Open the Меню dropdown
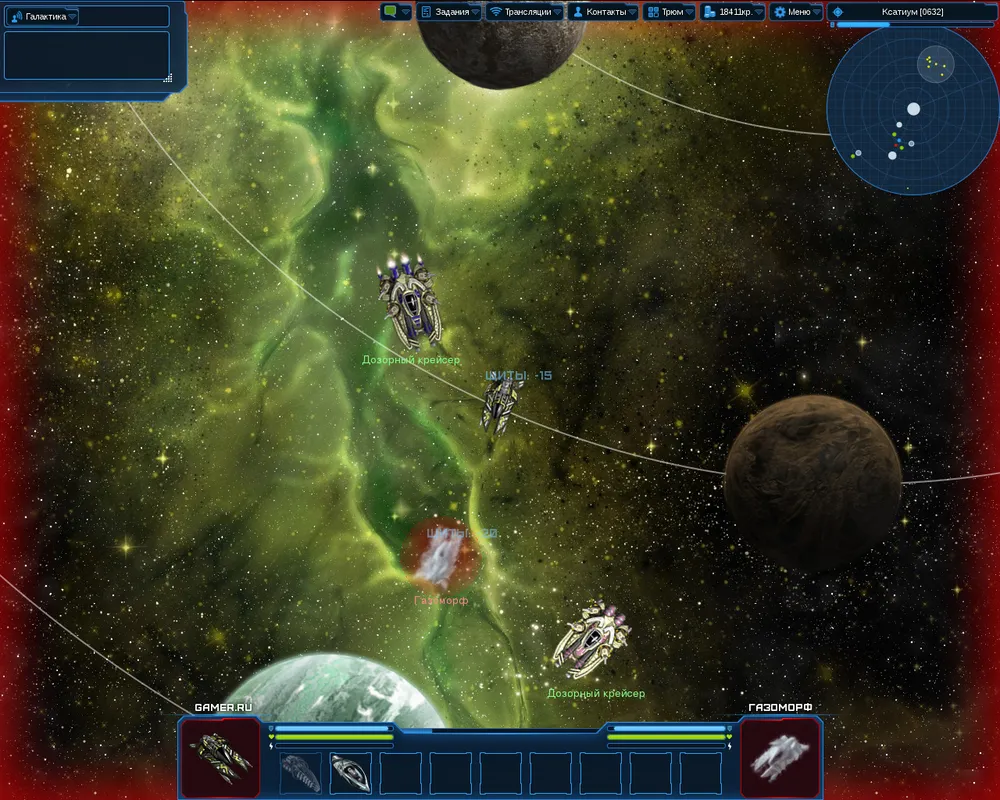The height and width of the screenshot is (800, 1000). (x=797, y=12)
